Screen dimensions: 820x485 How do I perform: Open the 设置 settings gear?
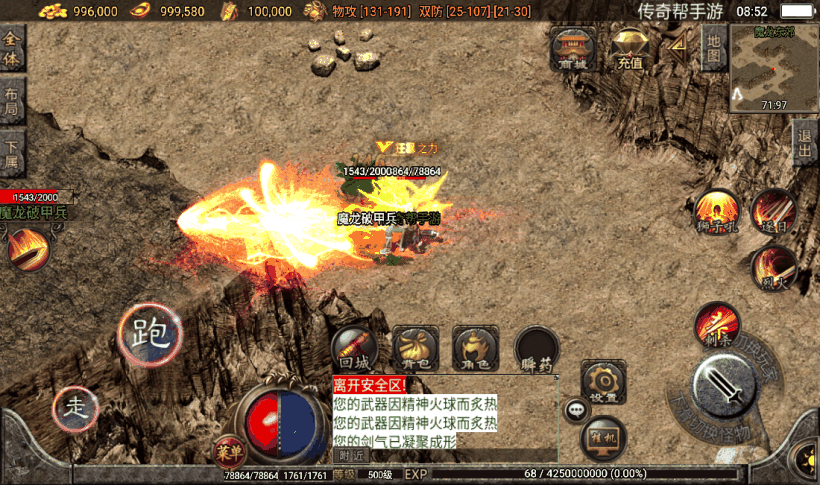click(603, 383)
